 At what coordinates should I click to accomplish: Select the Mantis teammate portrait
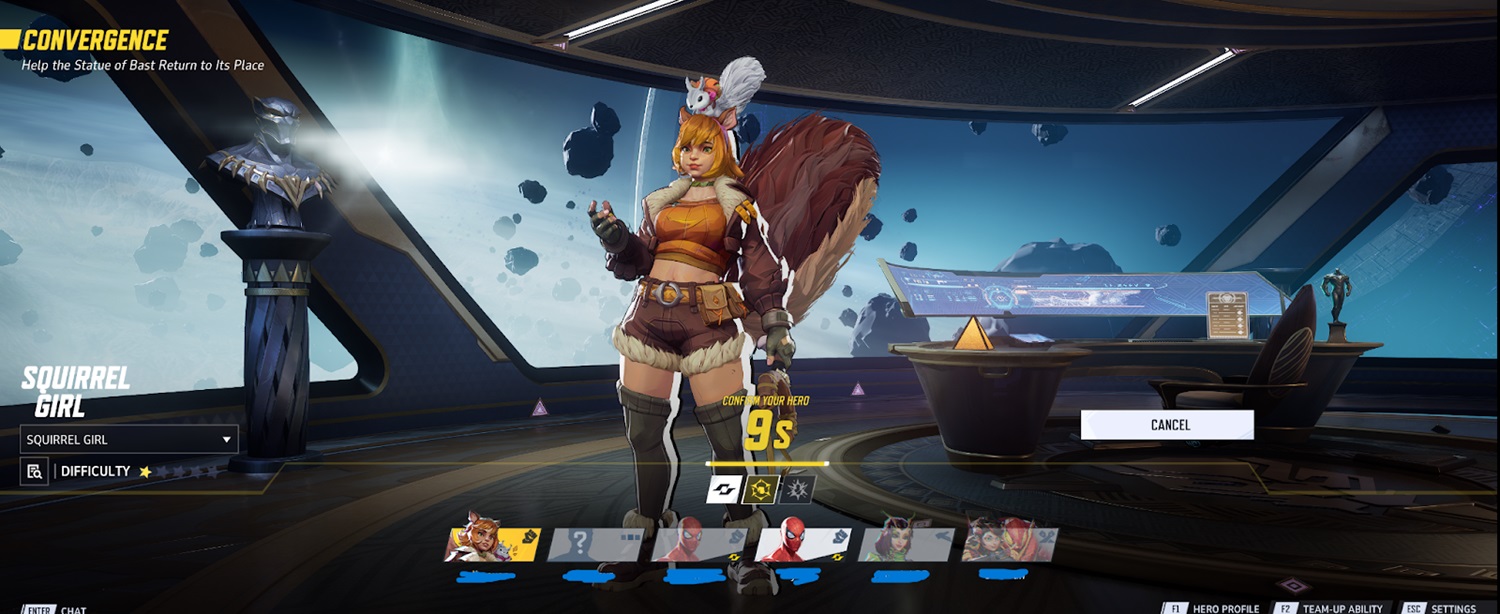point(906,545)
